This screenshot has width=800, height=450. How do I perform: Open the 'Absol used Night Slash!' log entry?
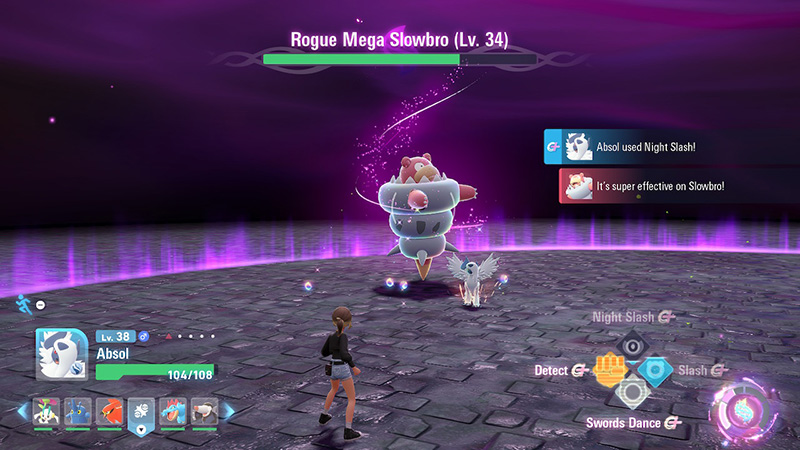pyautogui.click(x=650, y=146)
